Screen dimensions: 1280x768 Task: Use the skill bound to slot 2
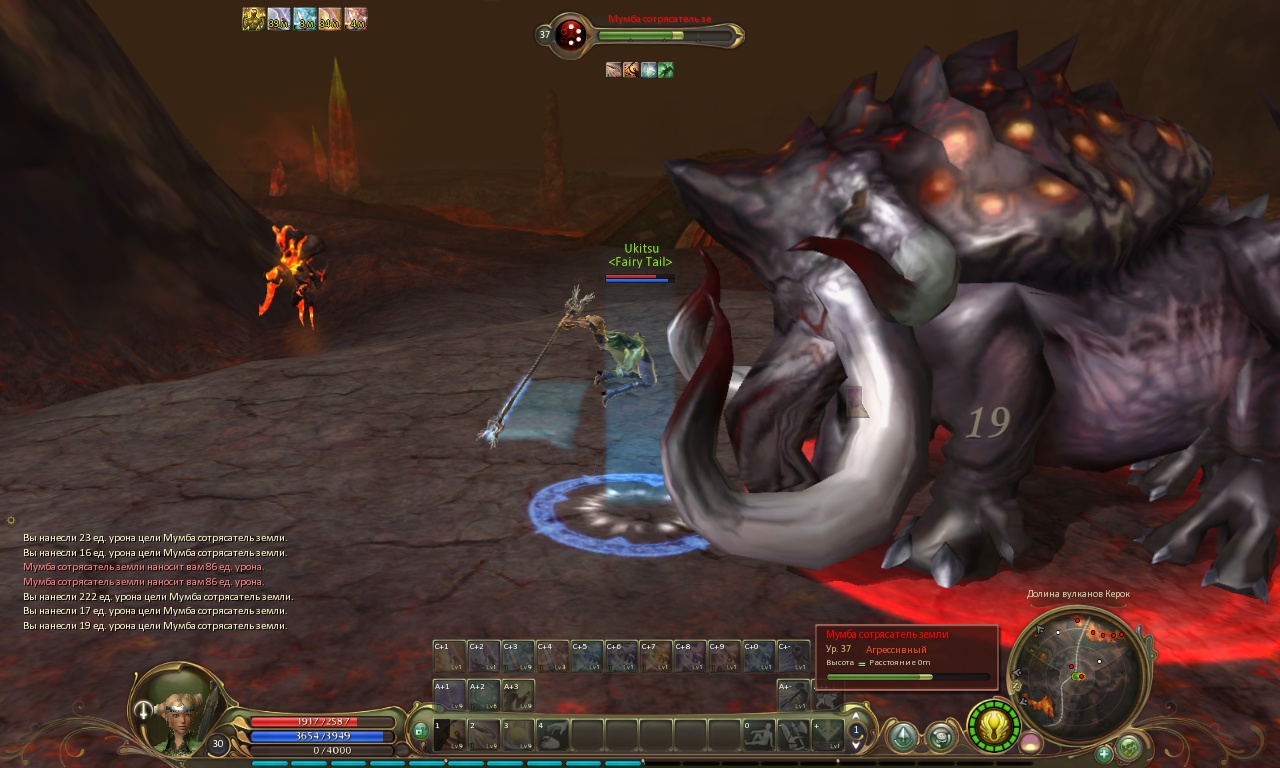click(x=484, y=735)
